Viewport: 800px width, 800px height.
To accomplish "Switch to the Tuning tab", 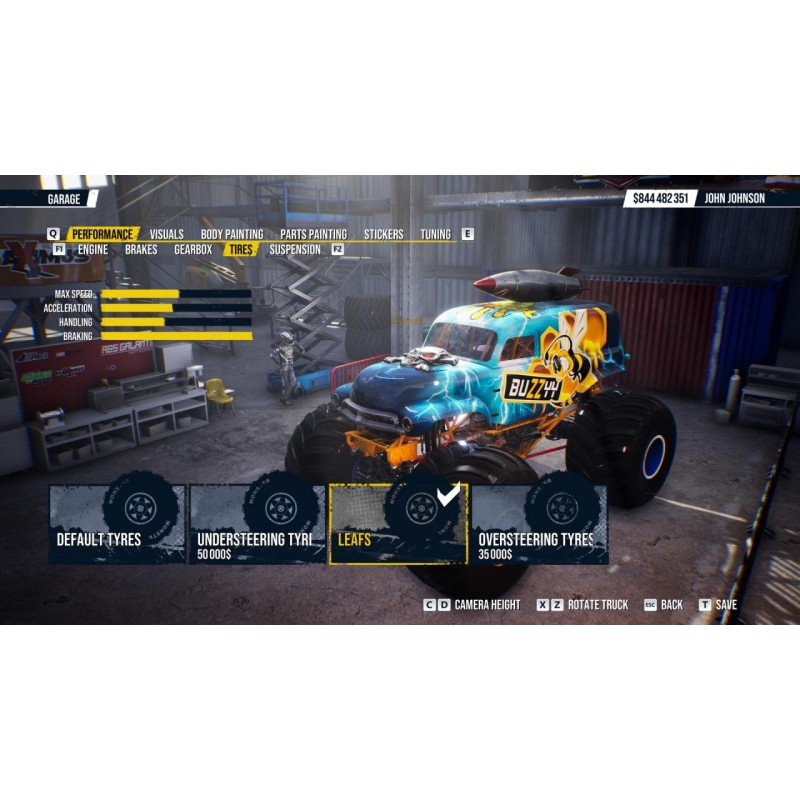I will [x=435, y=234].
